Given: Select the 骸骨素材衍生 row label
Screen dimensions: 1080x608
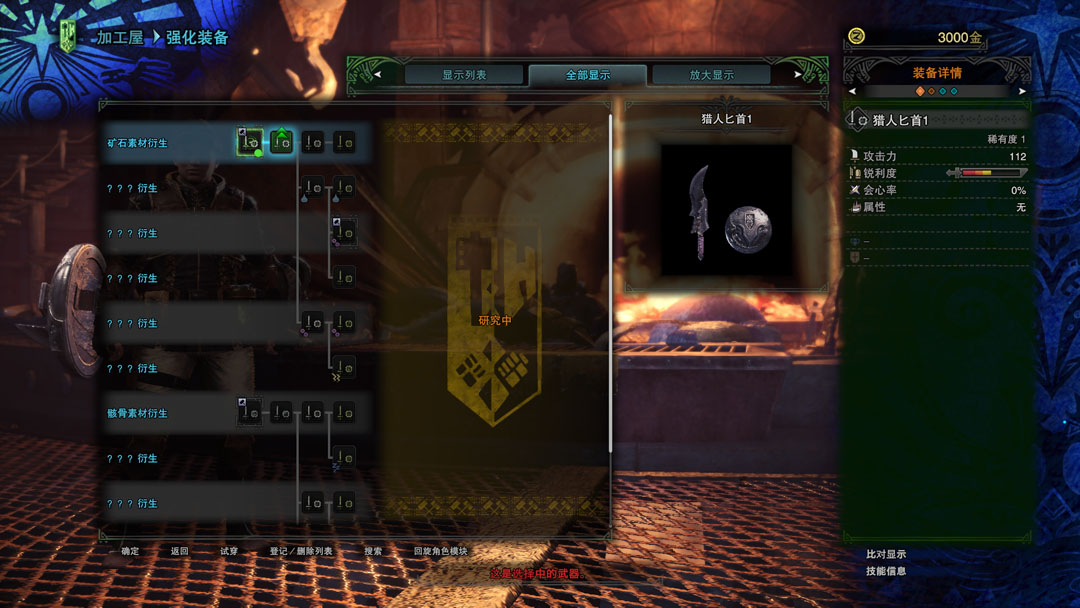Looking at the screenshot, I should tap(138, 413).
